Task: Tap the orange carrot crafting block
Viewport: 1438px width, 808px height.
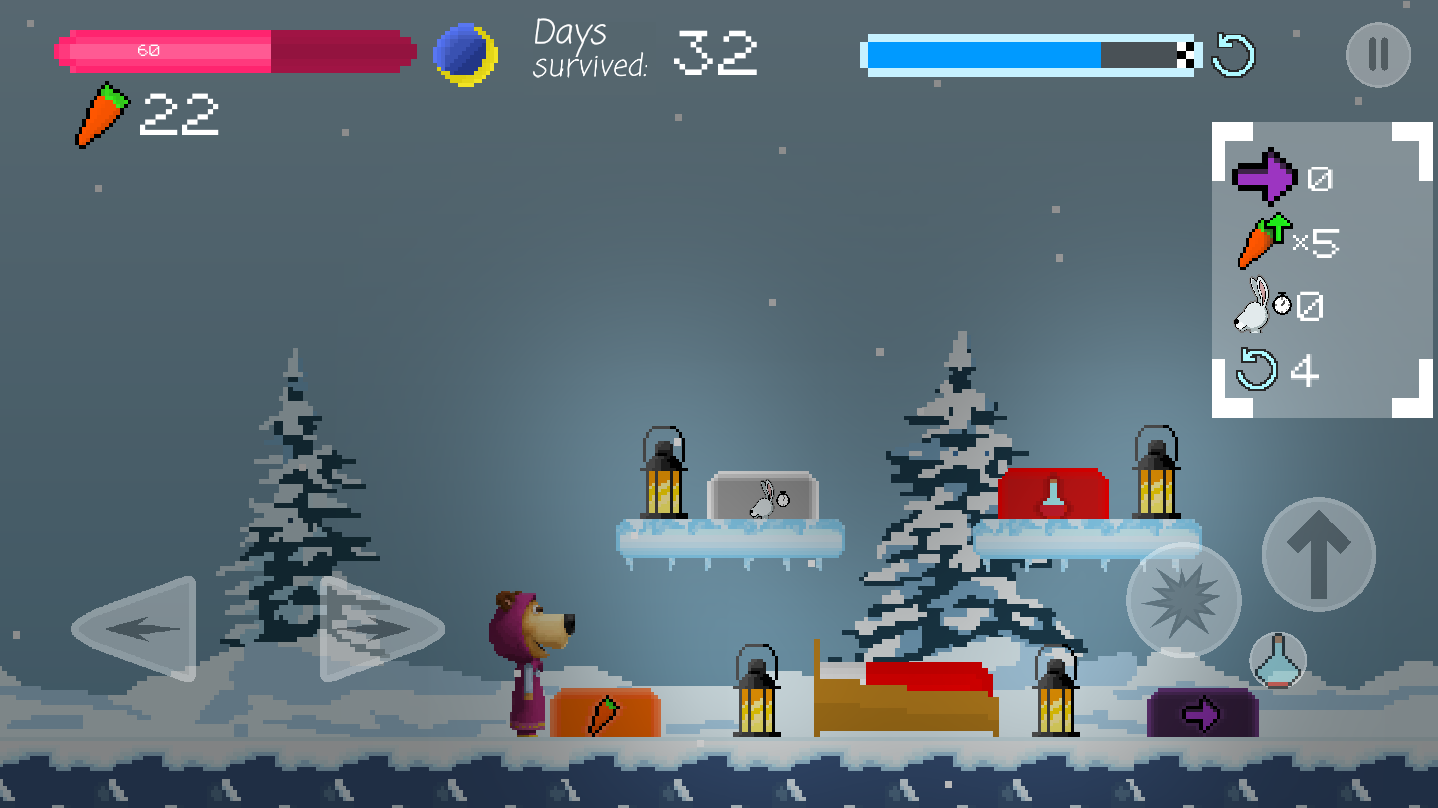Action: [606, 711]
